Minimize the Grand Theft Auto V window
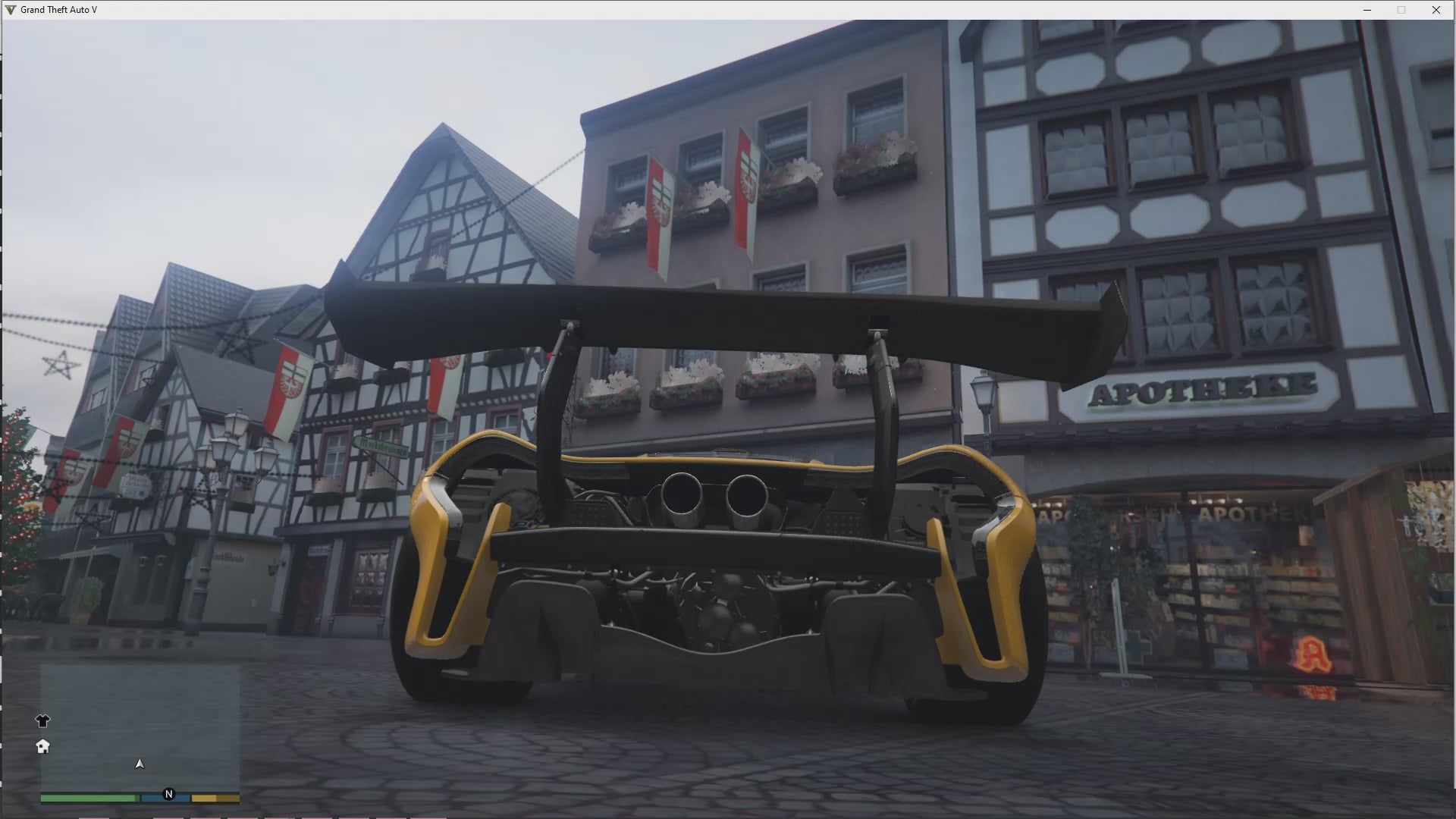 [1367, 10]
